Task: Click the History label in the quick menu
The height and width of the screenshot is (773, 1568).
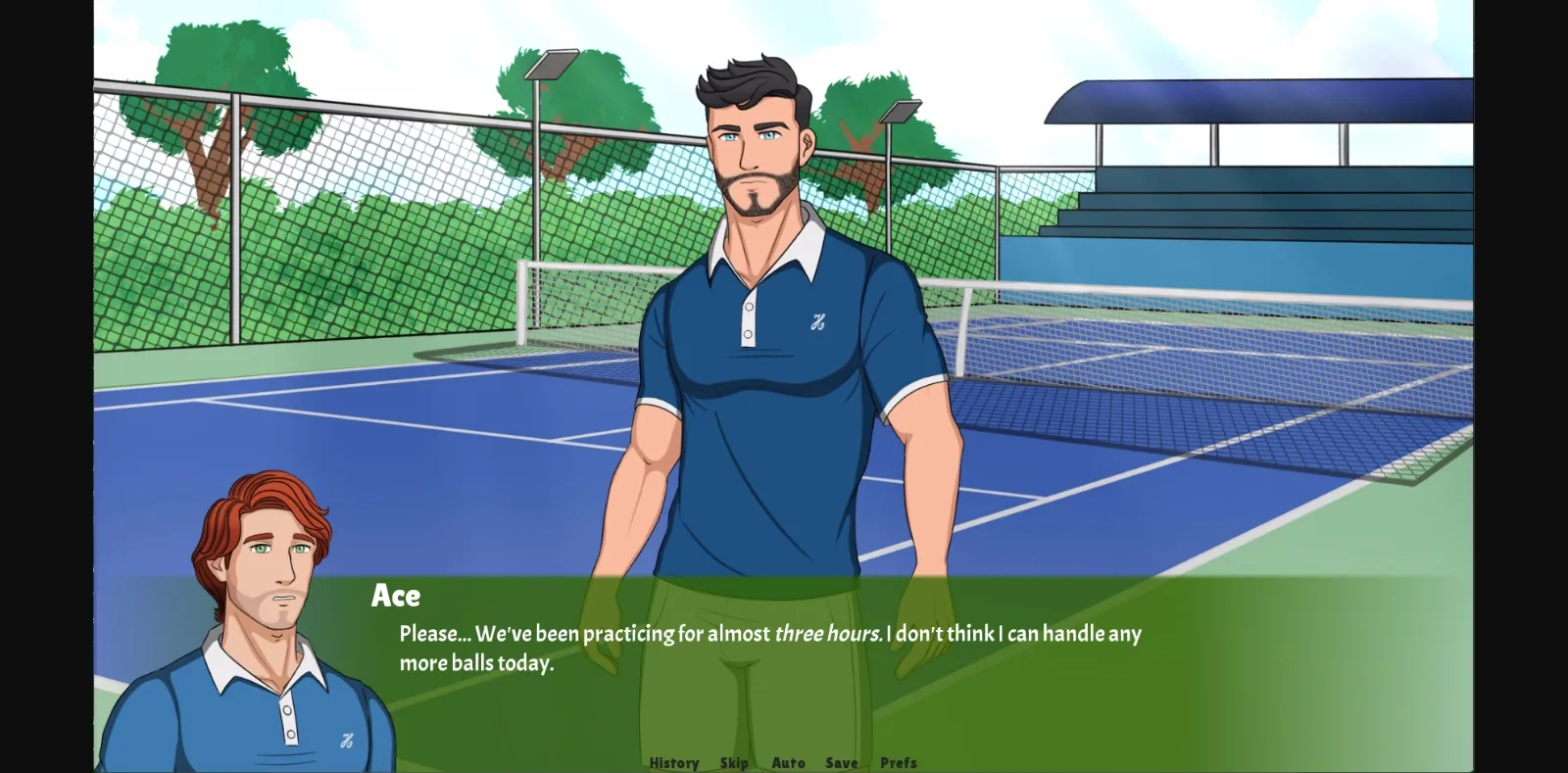Action: [x=673, y=762]
